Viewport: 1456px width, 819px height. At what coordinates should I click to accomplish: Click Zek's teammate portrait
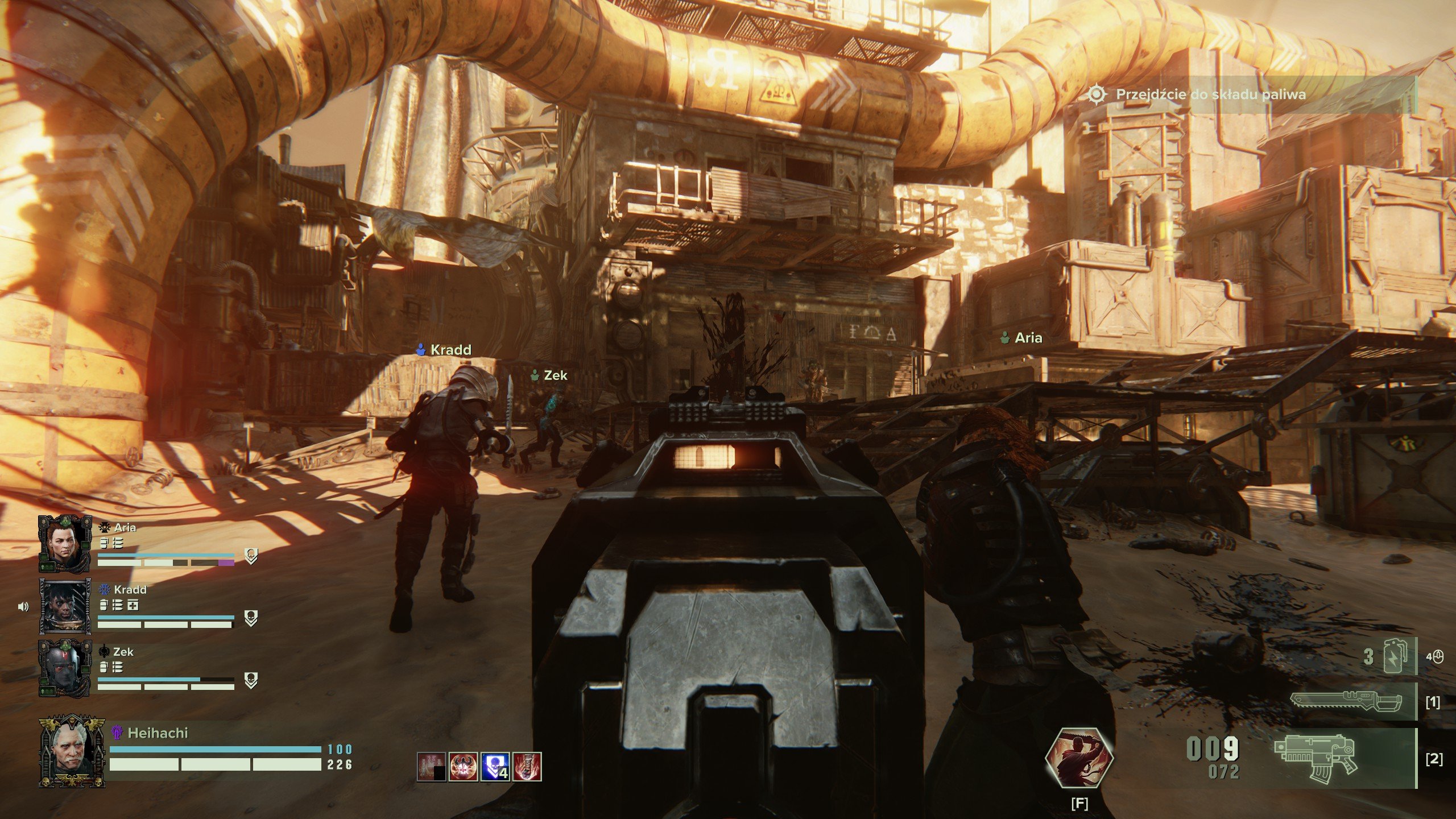coord(65,668)
